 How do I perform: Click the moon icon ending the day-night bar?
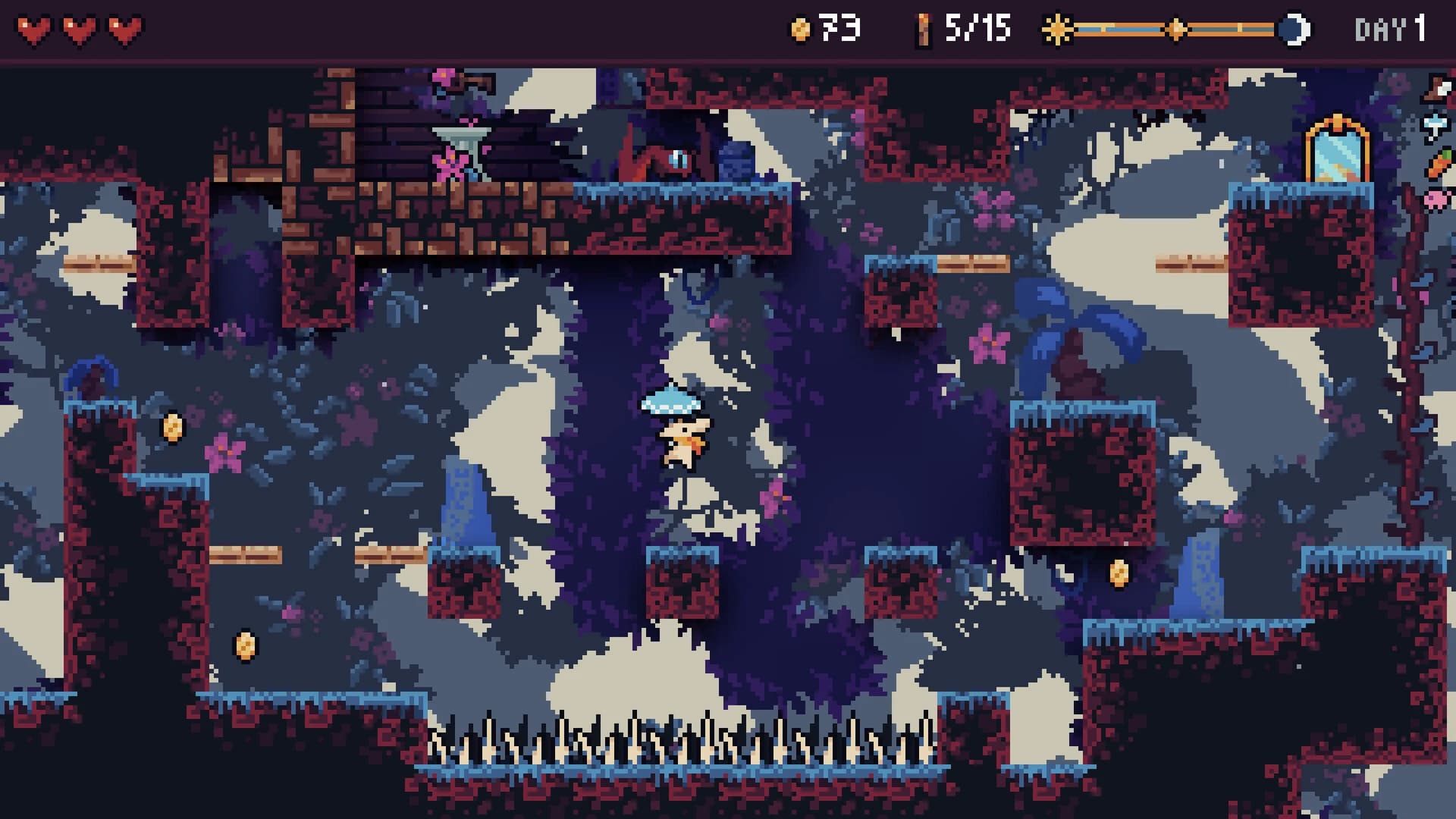click(x=1294, y=29)
